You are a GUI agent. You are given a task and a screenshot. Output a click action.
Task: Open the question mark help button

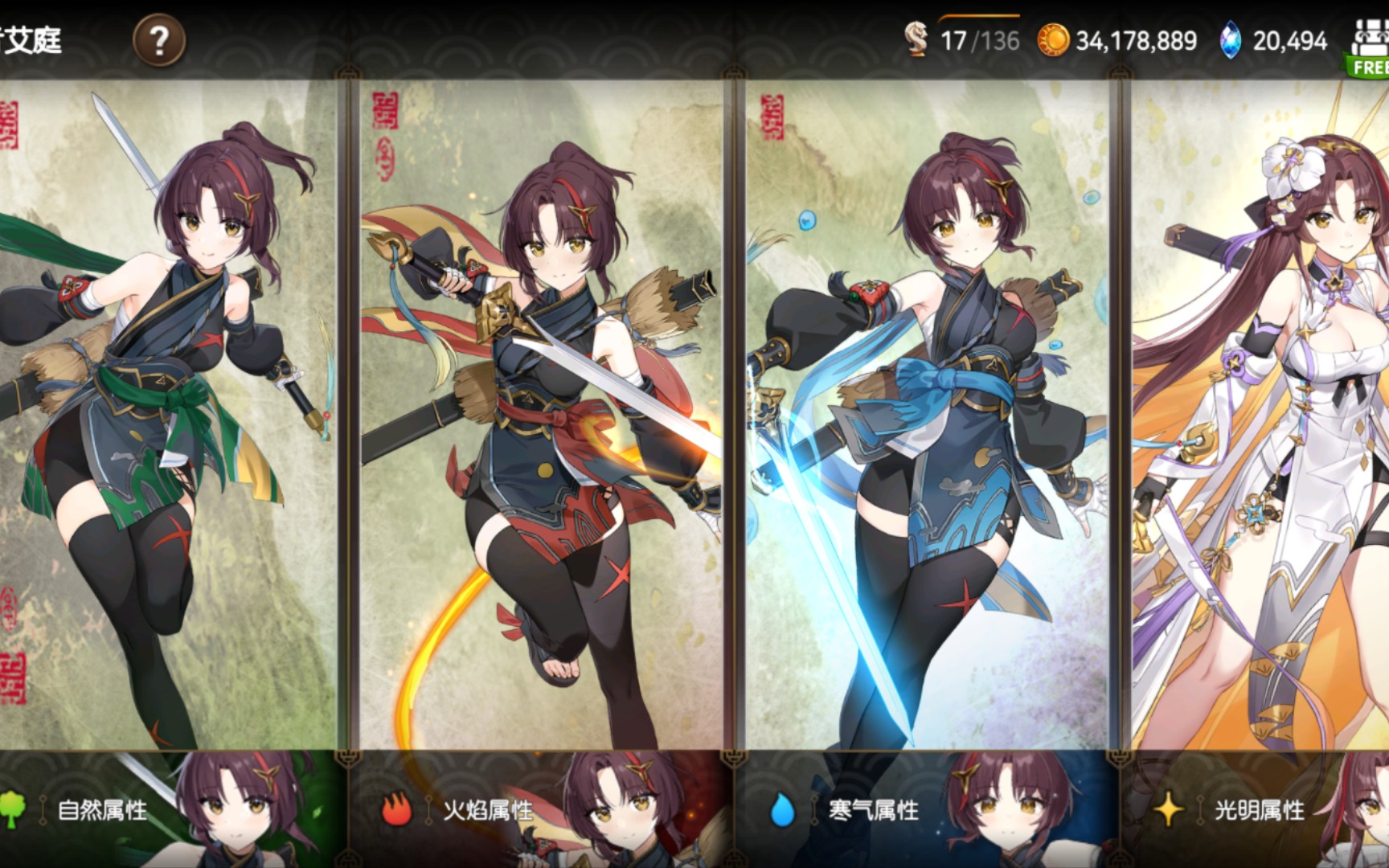(159, 40)
